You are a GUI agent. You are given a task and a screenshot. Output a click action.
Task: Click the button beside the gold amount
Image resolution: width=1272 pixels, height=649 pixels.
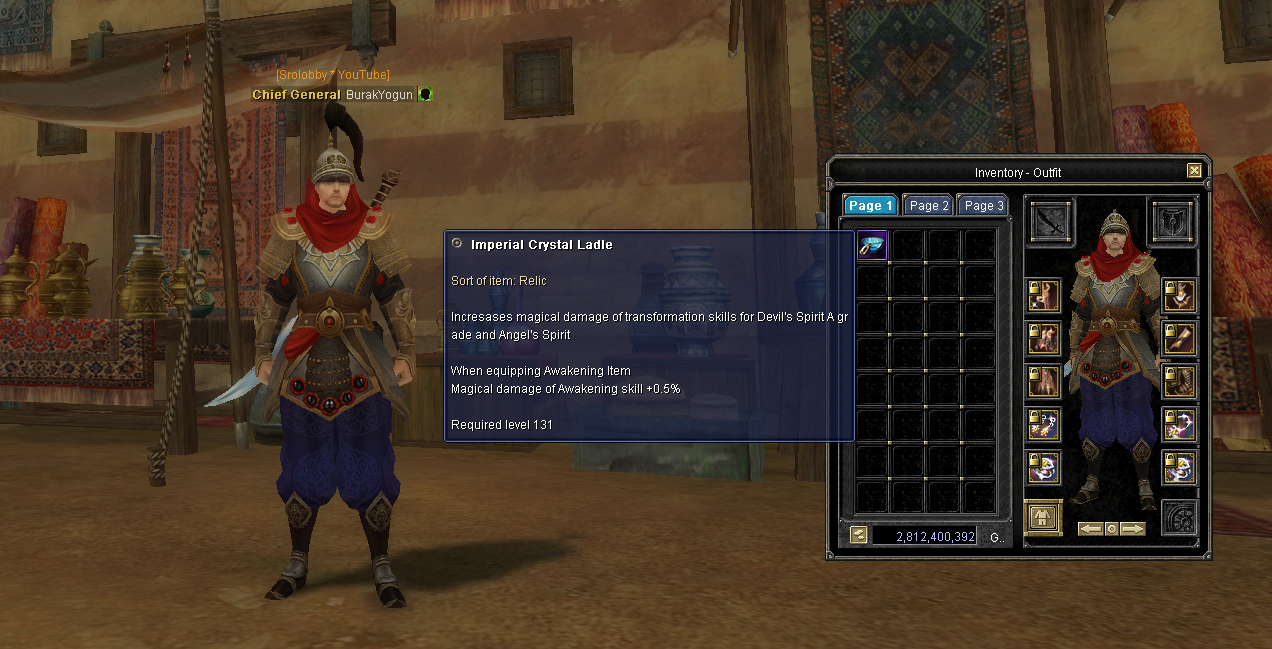click(858, 535)
